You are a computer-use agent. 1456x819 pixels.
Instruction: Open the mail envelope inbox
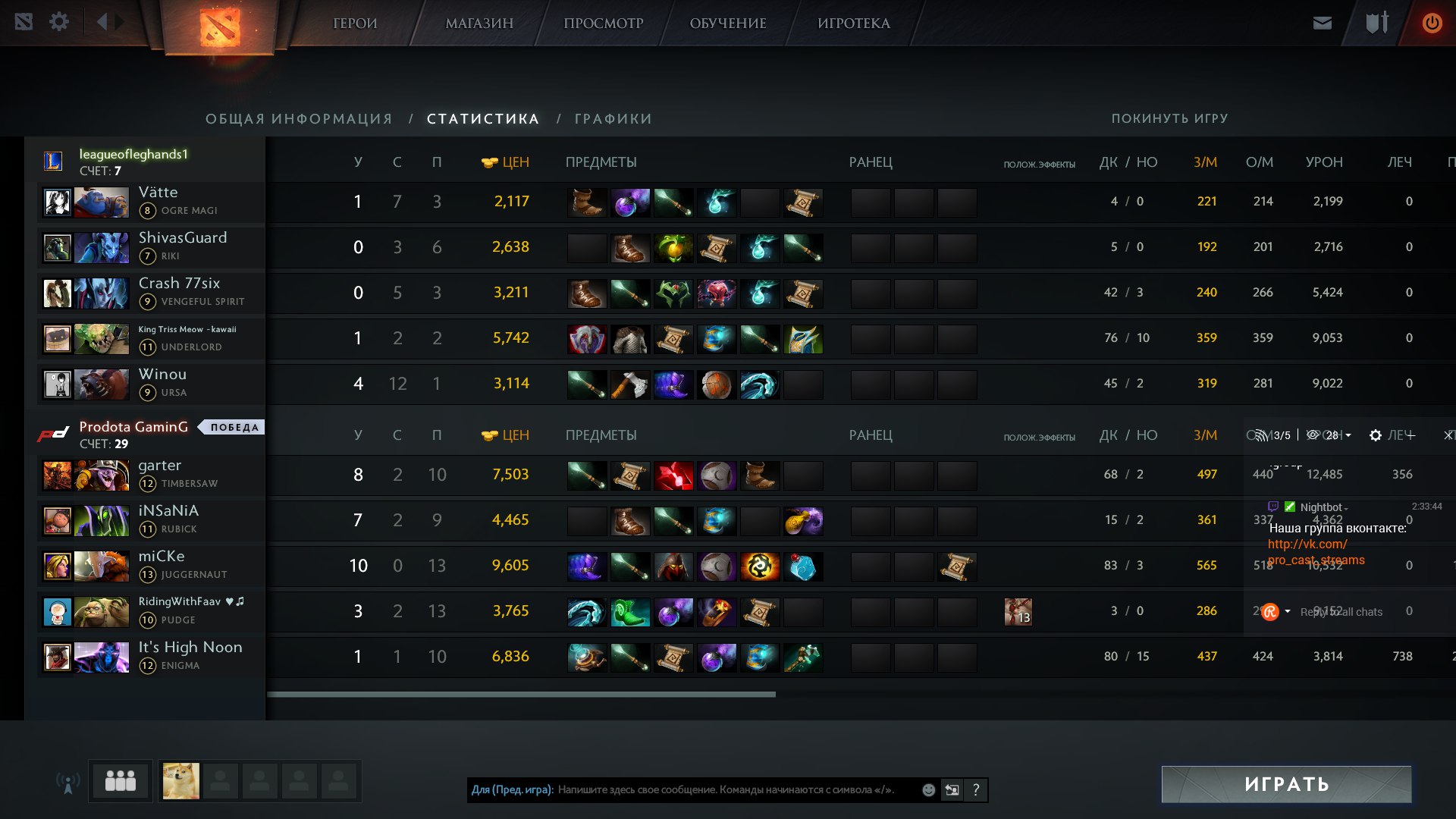pyautogui.click(x=1323, y=23)
